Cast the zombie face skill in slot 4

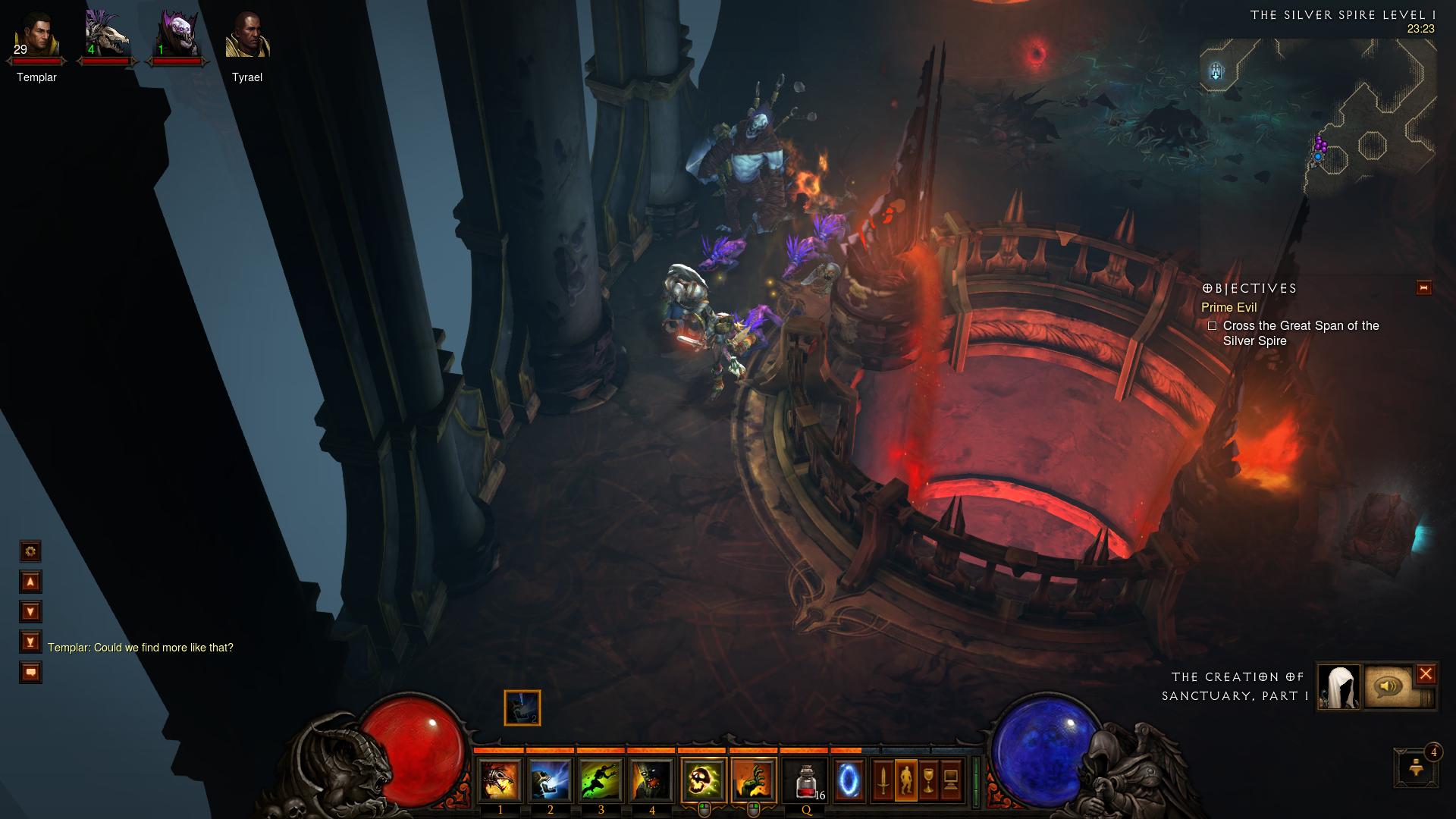pos(651,780)
